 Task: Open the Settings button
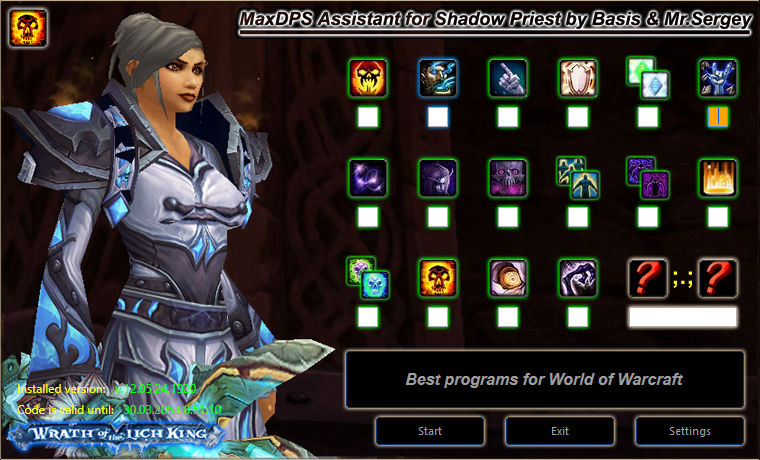pos(689,431)
